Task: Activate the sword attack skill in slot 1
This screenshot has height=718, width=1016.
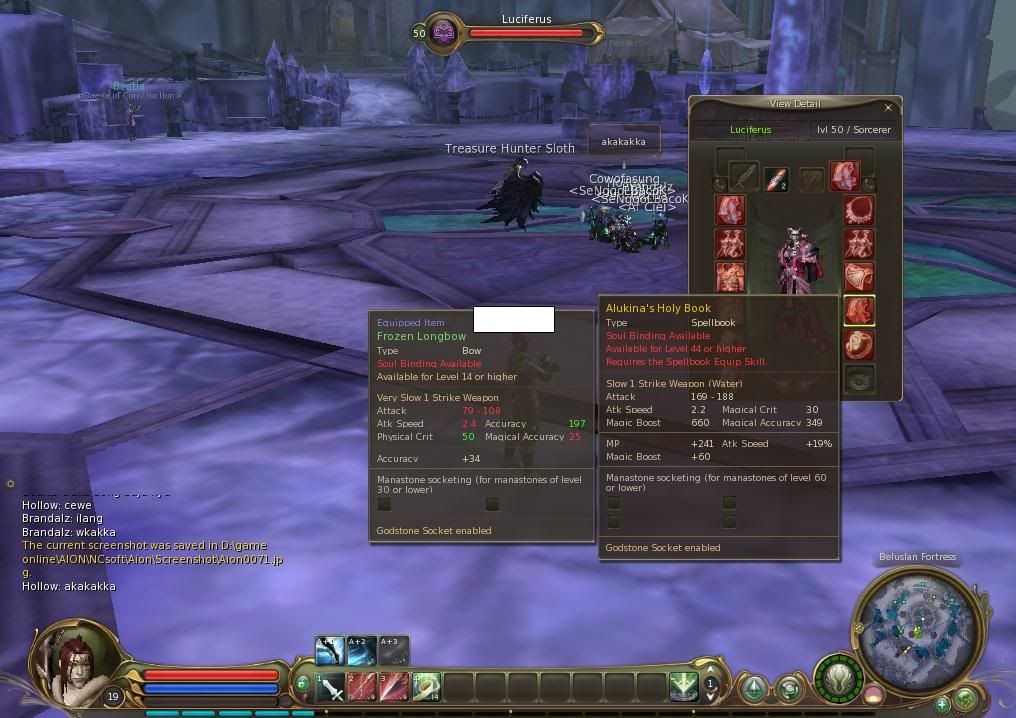Action: (331, 687)
